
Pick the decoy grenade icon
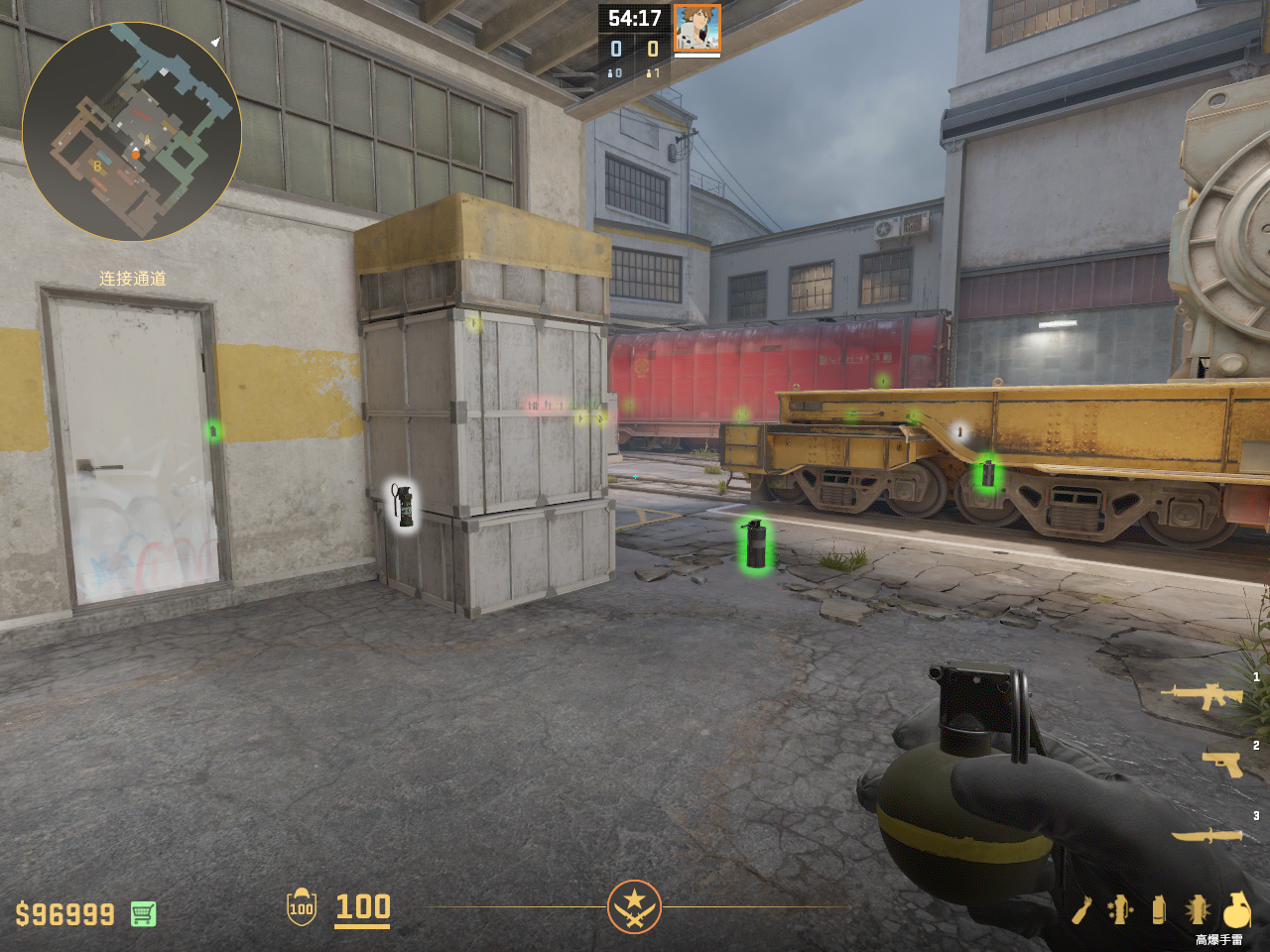click(x=1120, y=909)
